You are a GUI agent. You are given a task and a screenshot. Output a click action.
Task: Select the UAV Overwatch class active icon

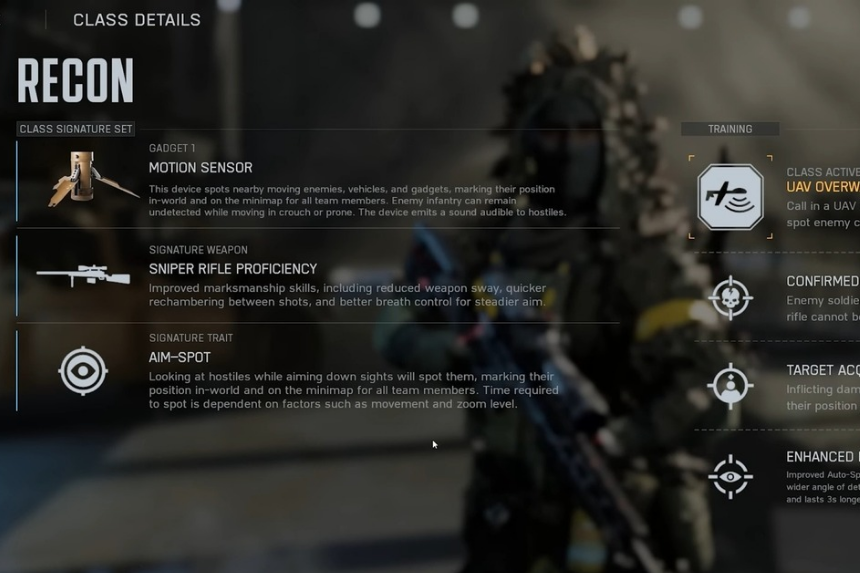[x=730, y=197]
